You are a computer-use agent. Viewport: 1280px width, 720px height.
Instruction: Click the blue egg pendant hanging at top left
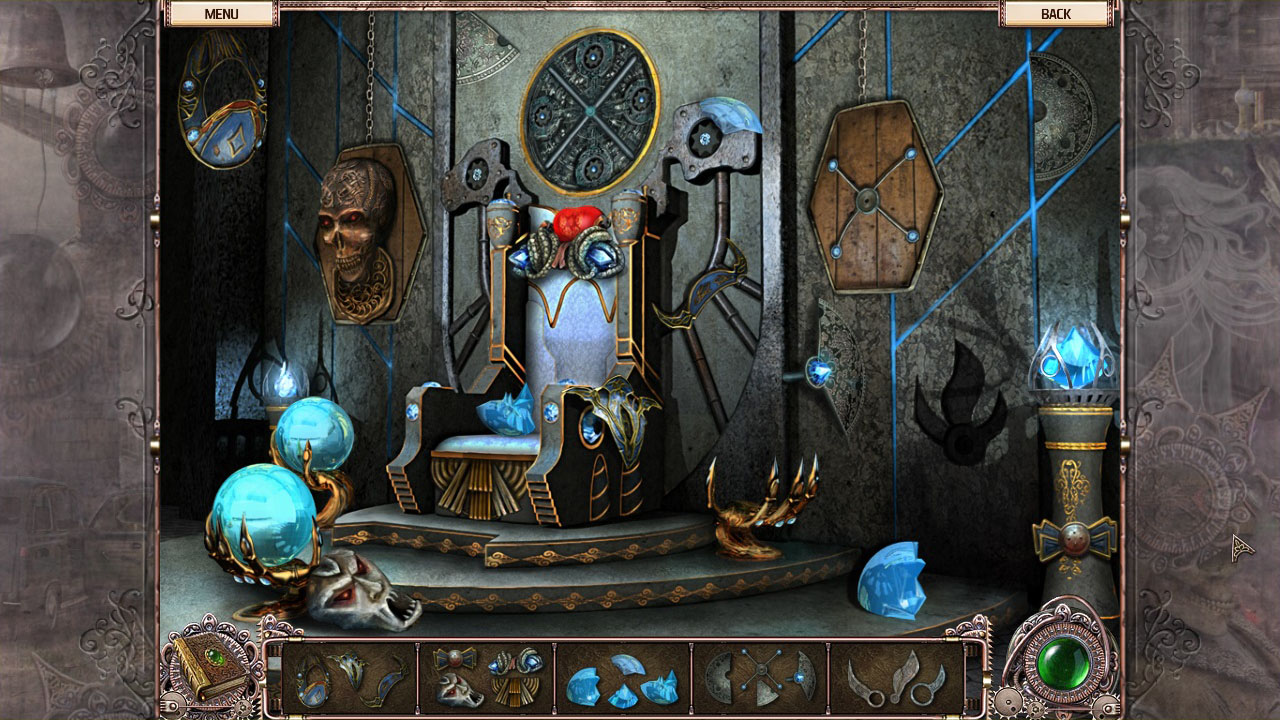[x=217, y=105]
